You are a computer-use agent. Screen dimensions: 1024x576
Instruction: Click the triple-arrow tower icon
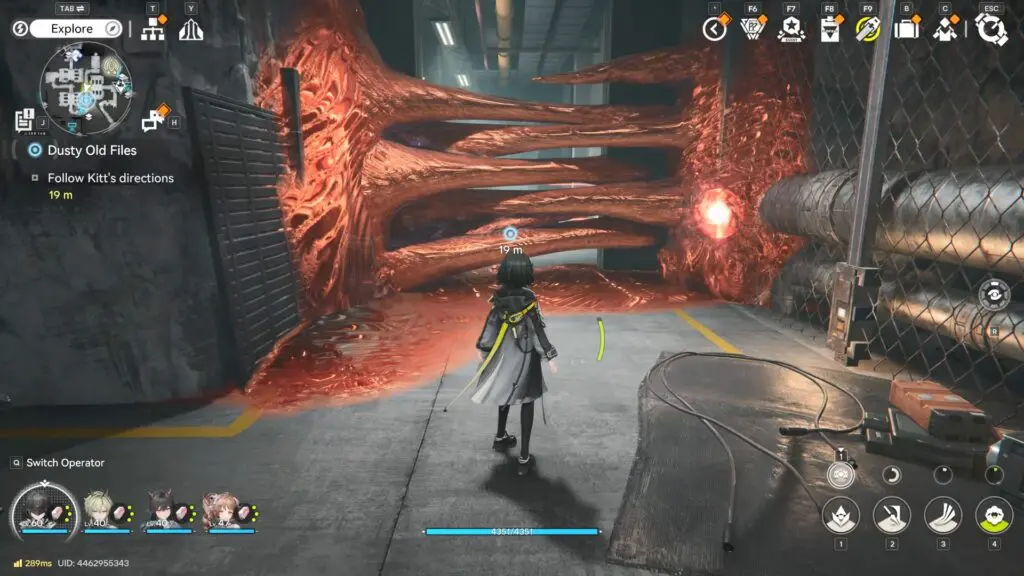[x=191, y=30]
